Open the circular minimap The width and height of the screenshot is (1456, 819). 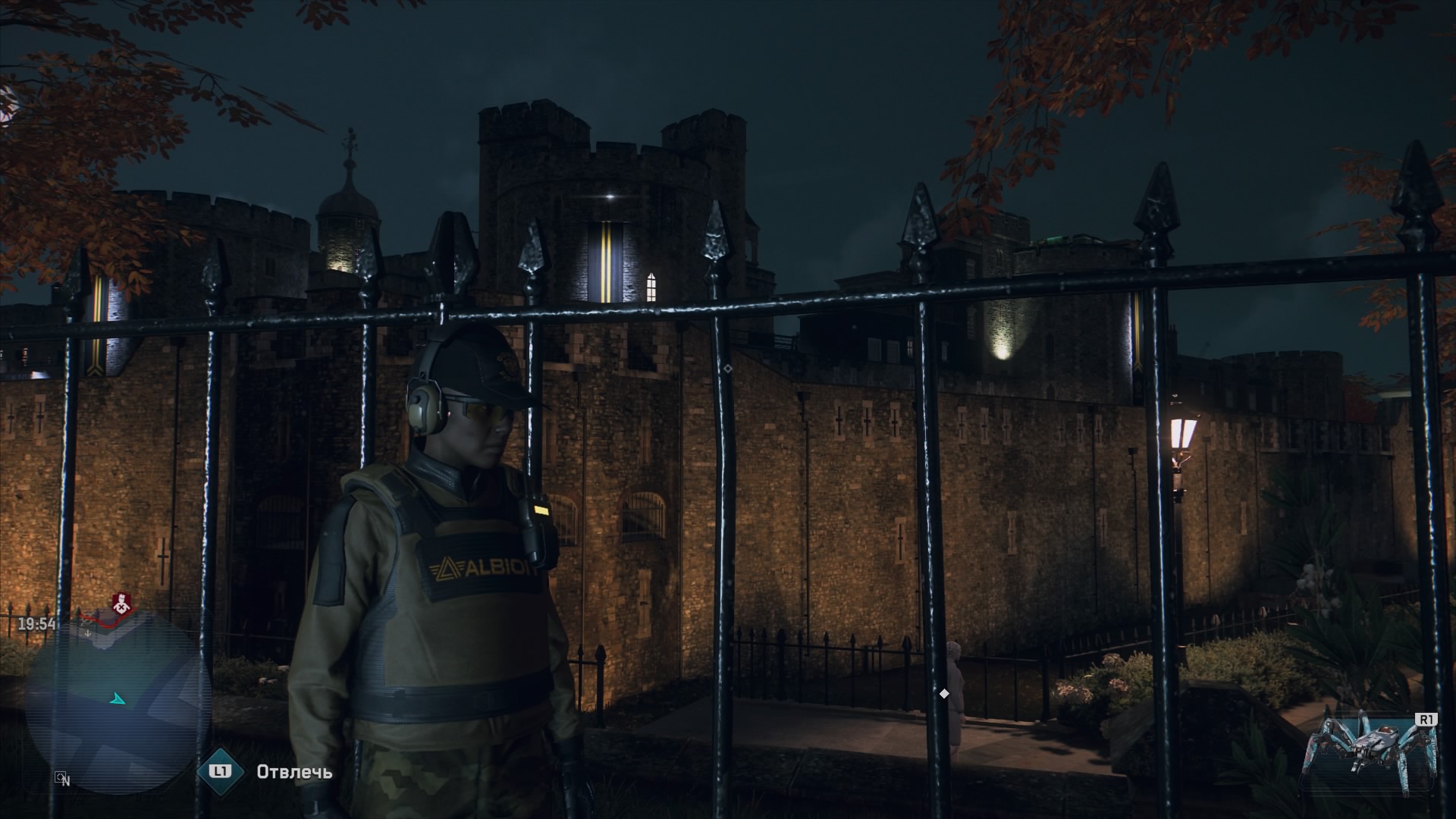click(119, 703)
